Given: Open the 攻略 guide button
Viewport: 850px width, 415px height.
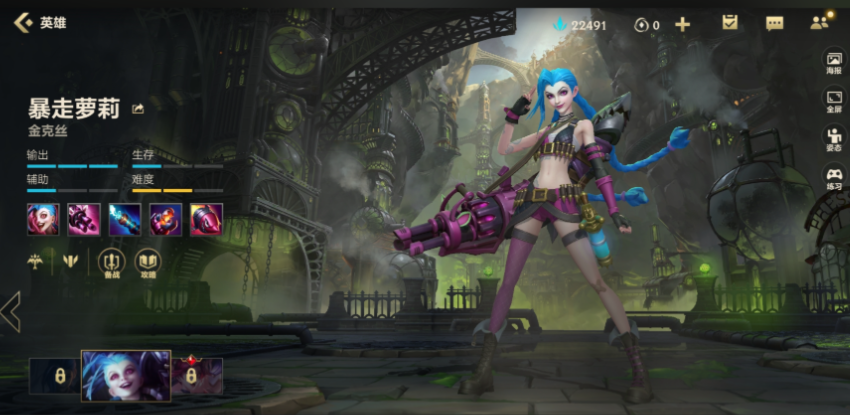Looking at the screenshot, I should pos(148,262).
